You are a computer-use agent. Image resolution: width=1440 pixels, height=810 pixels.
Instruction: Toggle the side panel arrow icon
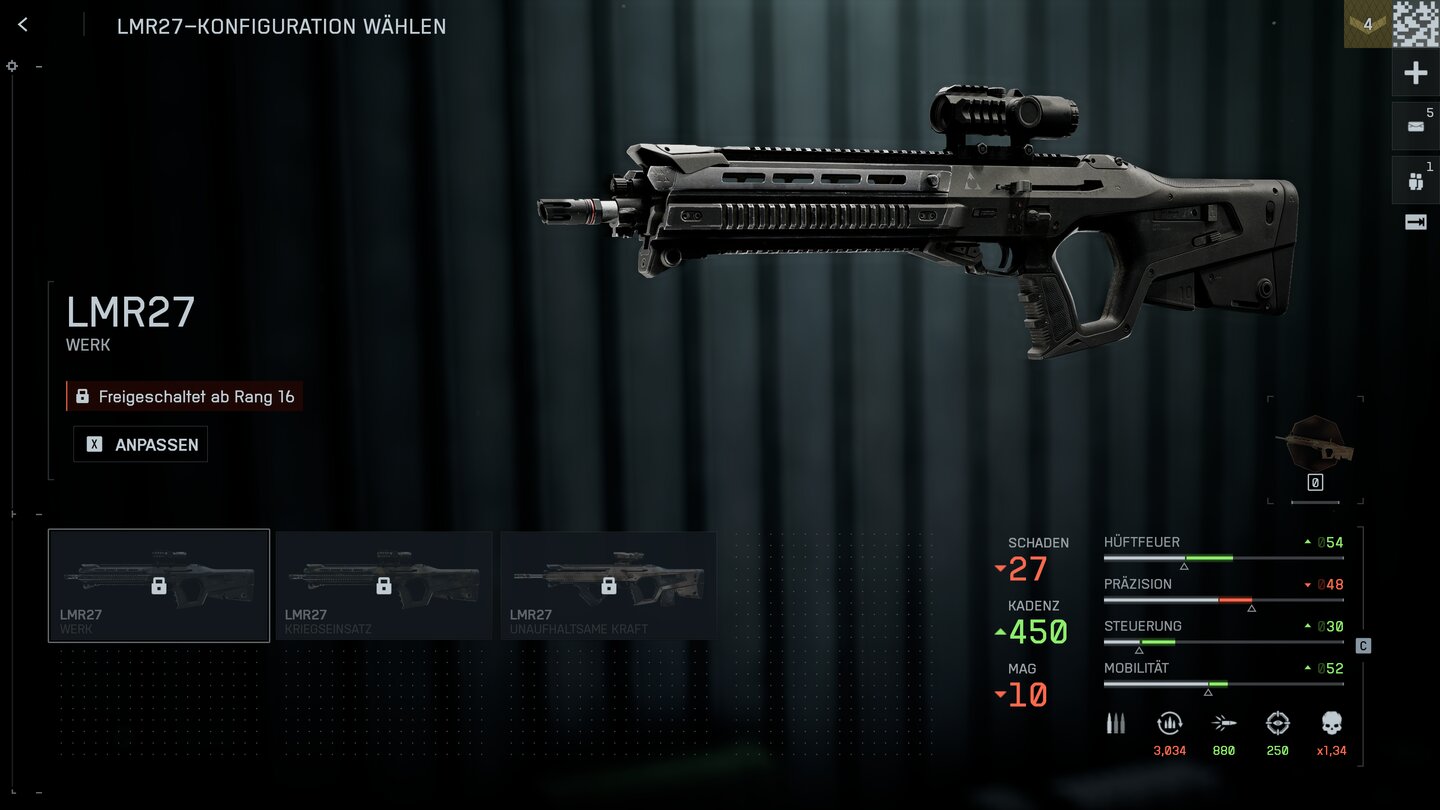tap(1416, 223)
